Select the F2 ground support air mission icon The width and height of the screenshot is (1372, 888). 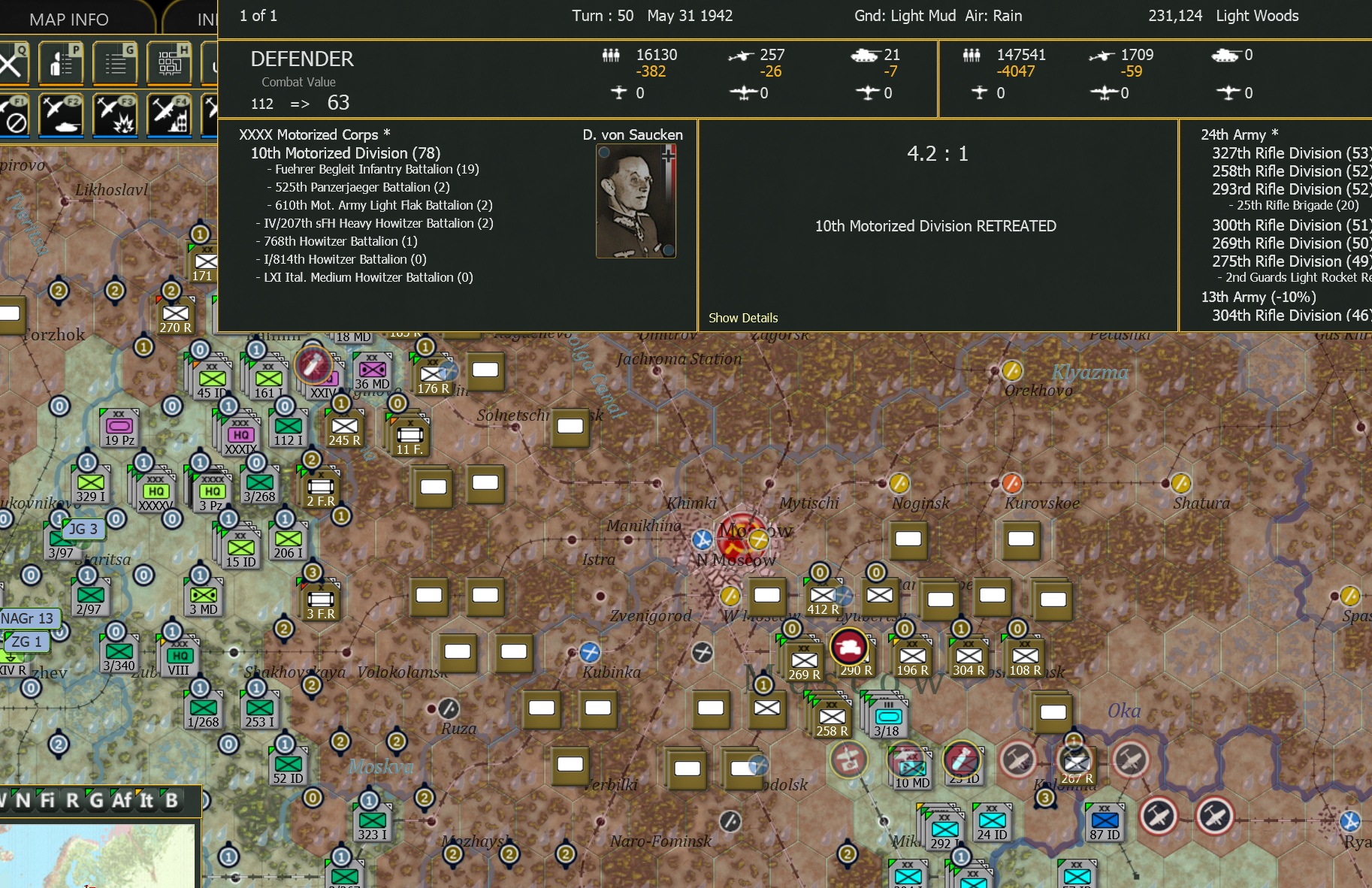tap(61, 116)
